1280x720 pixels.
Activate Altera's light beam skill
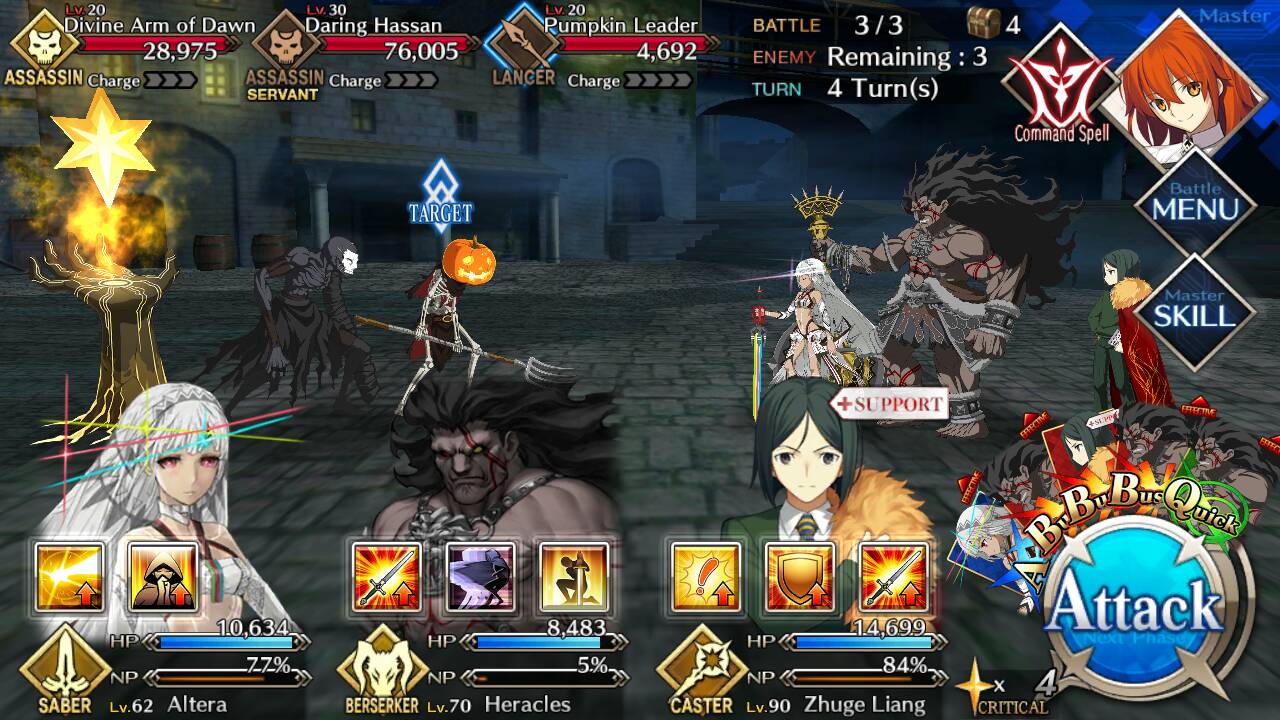70,577
